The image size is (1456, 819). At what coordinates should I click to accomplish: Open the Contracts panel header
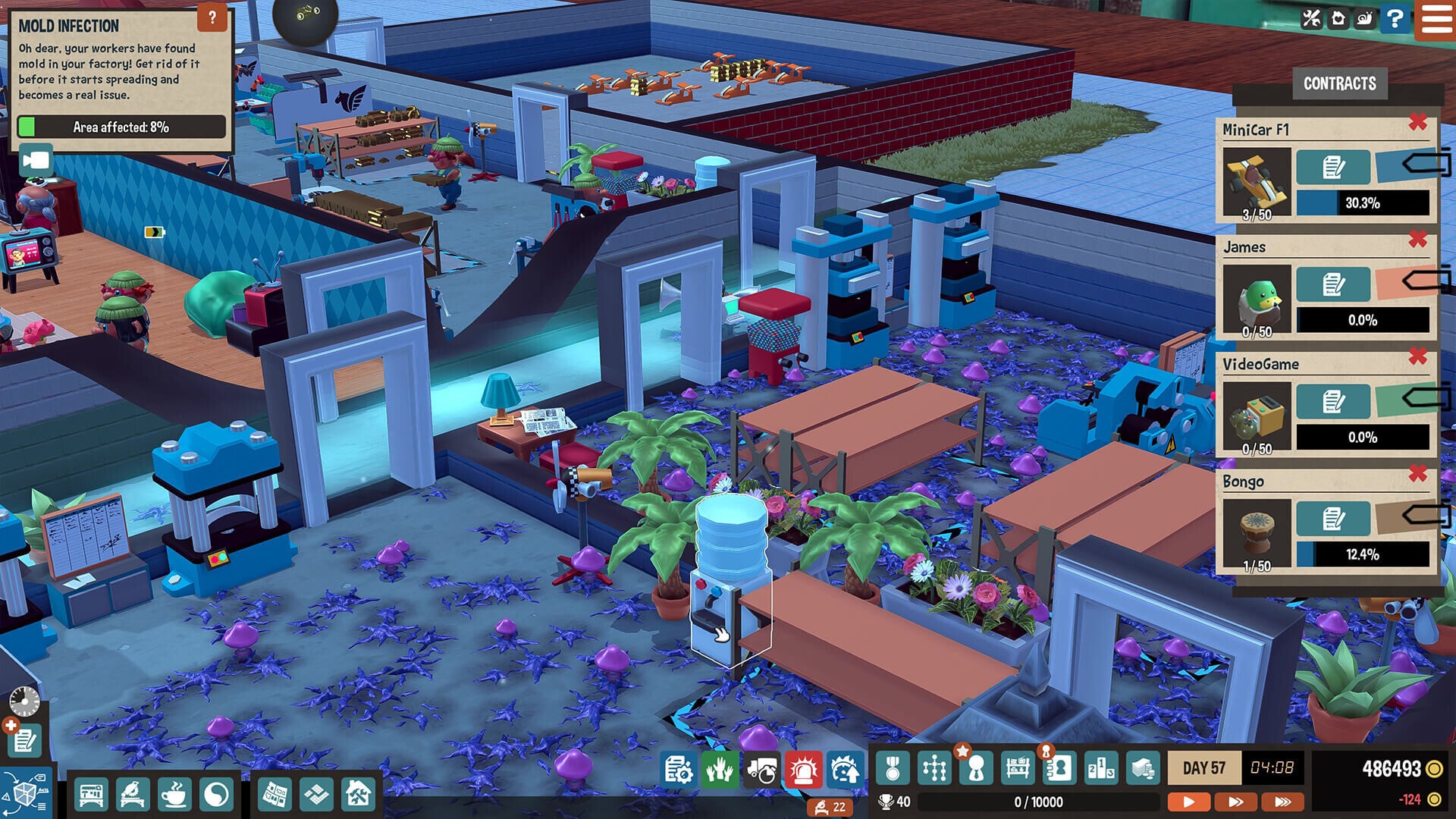pos(1339,83)
